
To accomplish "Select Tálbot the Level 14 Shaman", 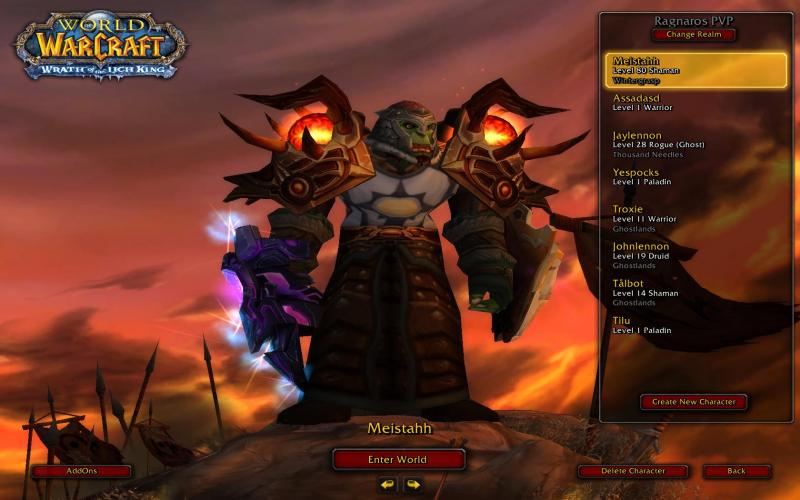I will [x=695, y=292].
